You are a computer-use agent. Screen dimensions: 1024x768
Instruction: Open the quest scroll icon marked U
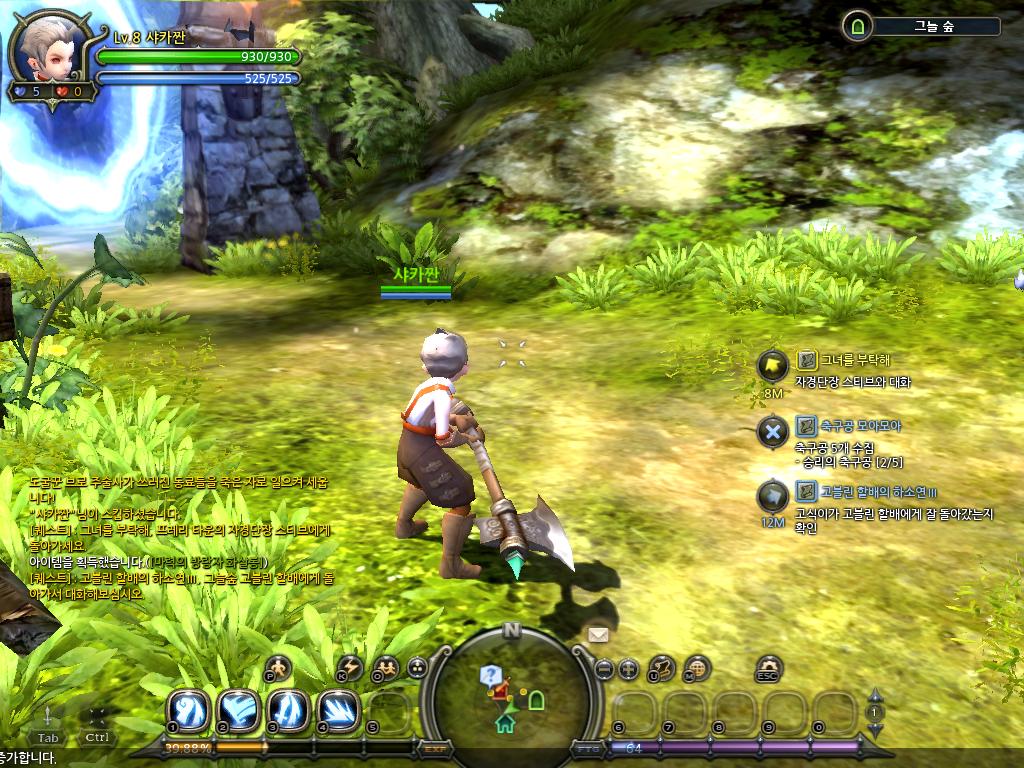coord(662,667)
